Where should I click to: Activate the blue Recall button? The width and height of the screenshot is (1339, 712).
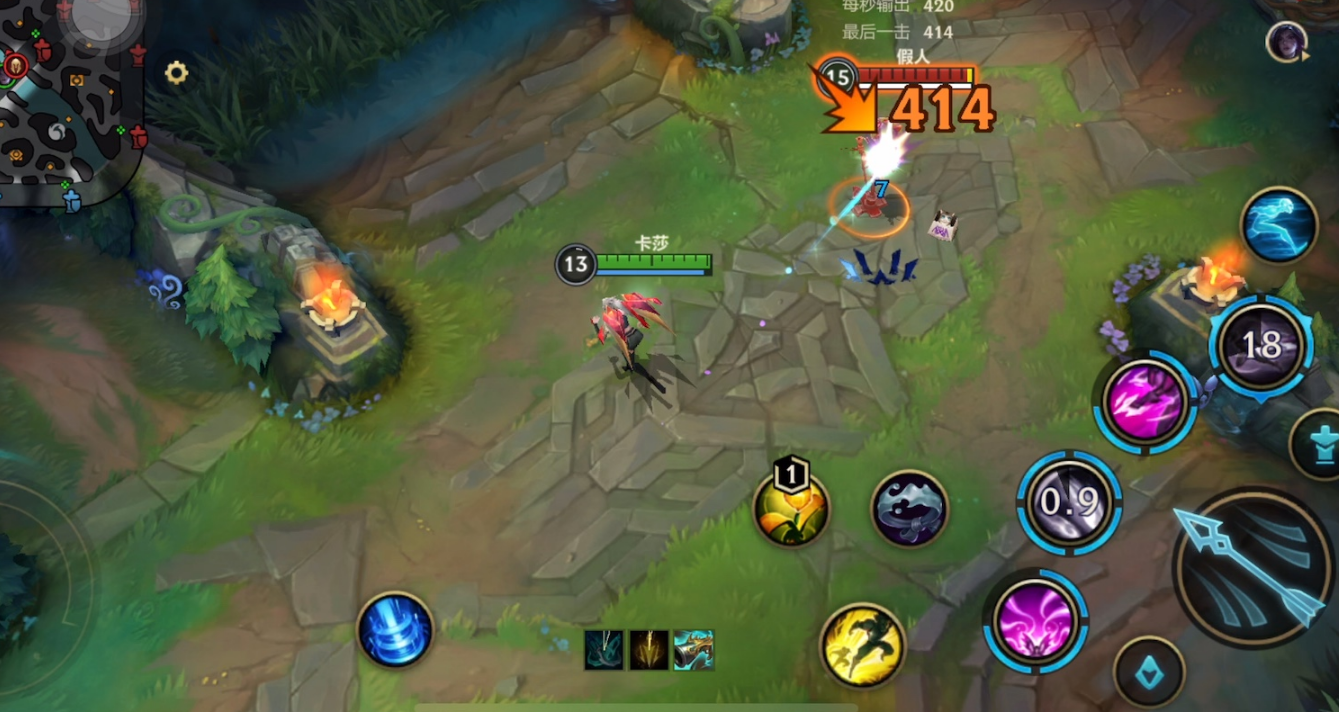coord(395,629)
